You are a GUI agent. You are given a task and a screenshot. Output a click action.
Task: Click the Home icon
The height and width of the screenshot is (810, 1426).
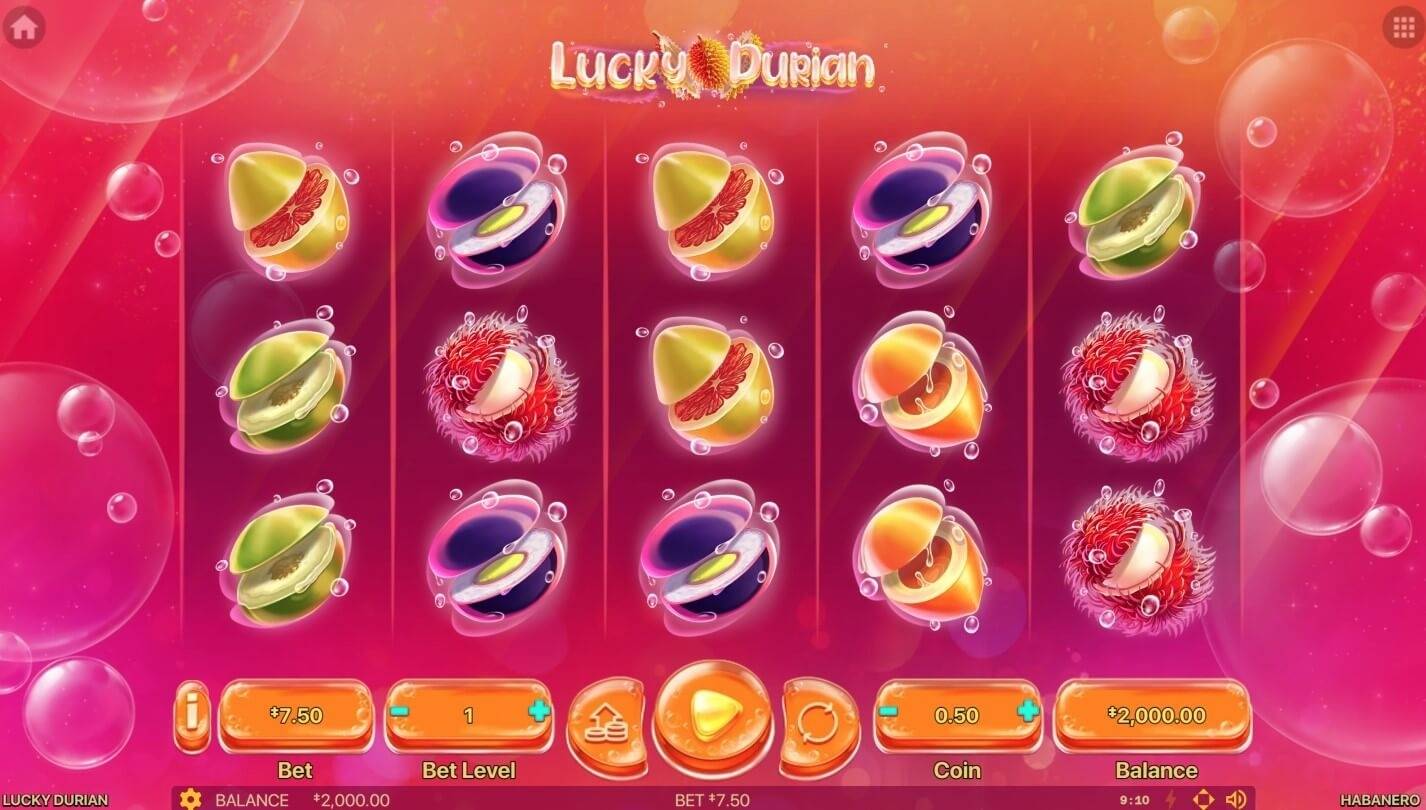pyautogui.click(x=26, y=25)
